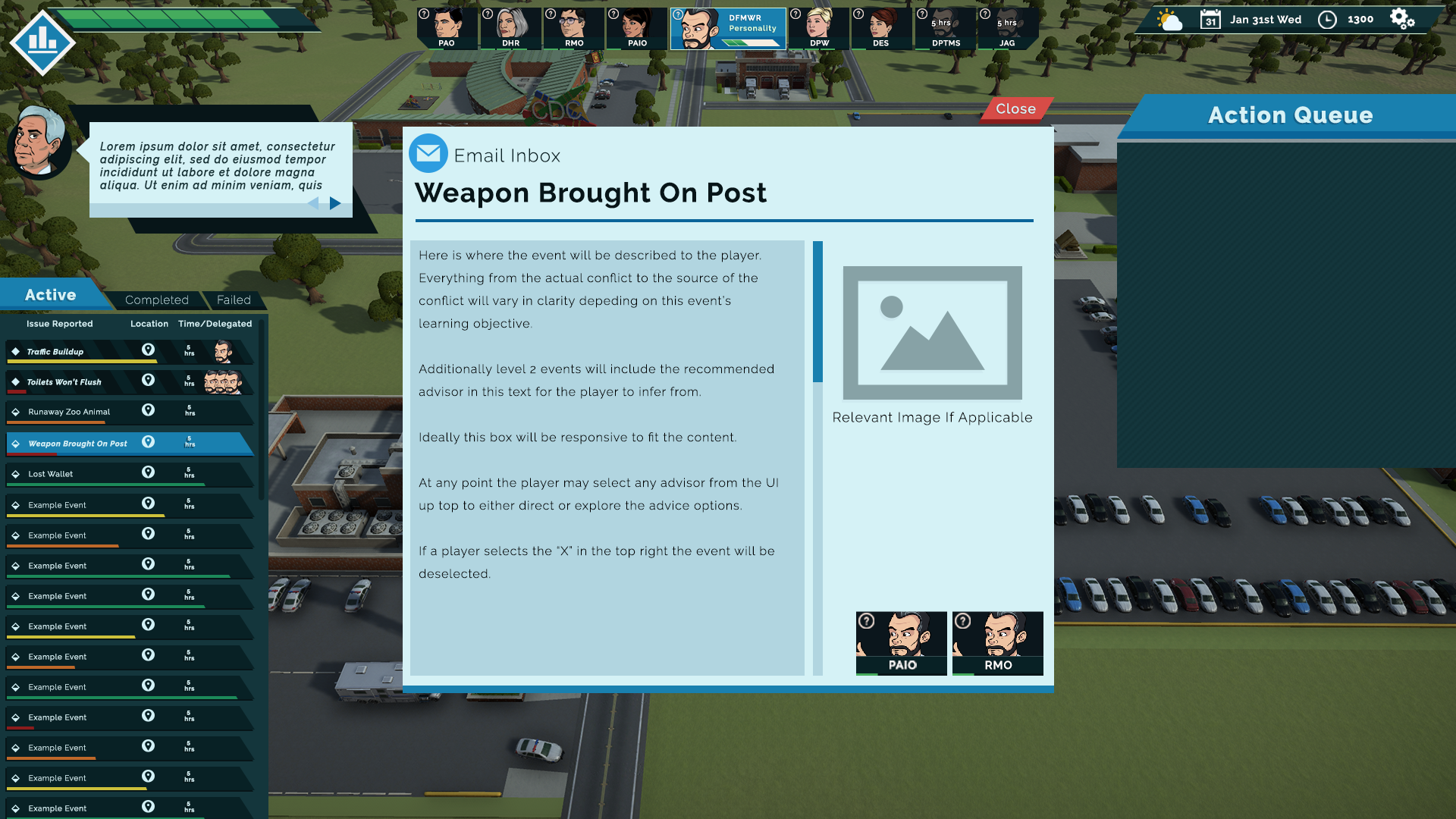The height and width of the screenshot is (819, 1456).
Task: Choose the DES advisor portrait
Action: point(881,29)
